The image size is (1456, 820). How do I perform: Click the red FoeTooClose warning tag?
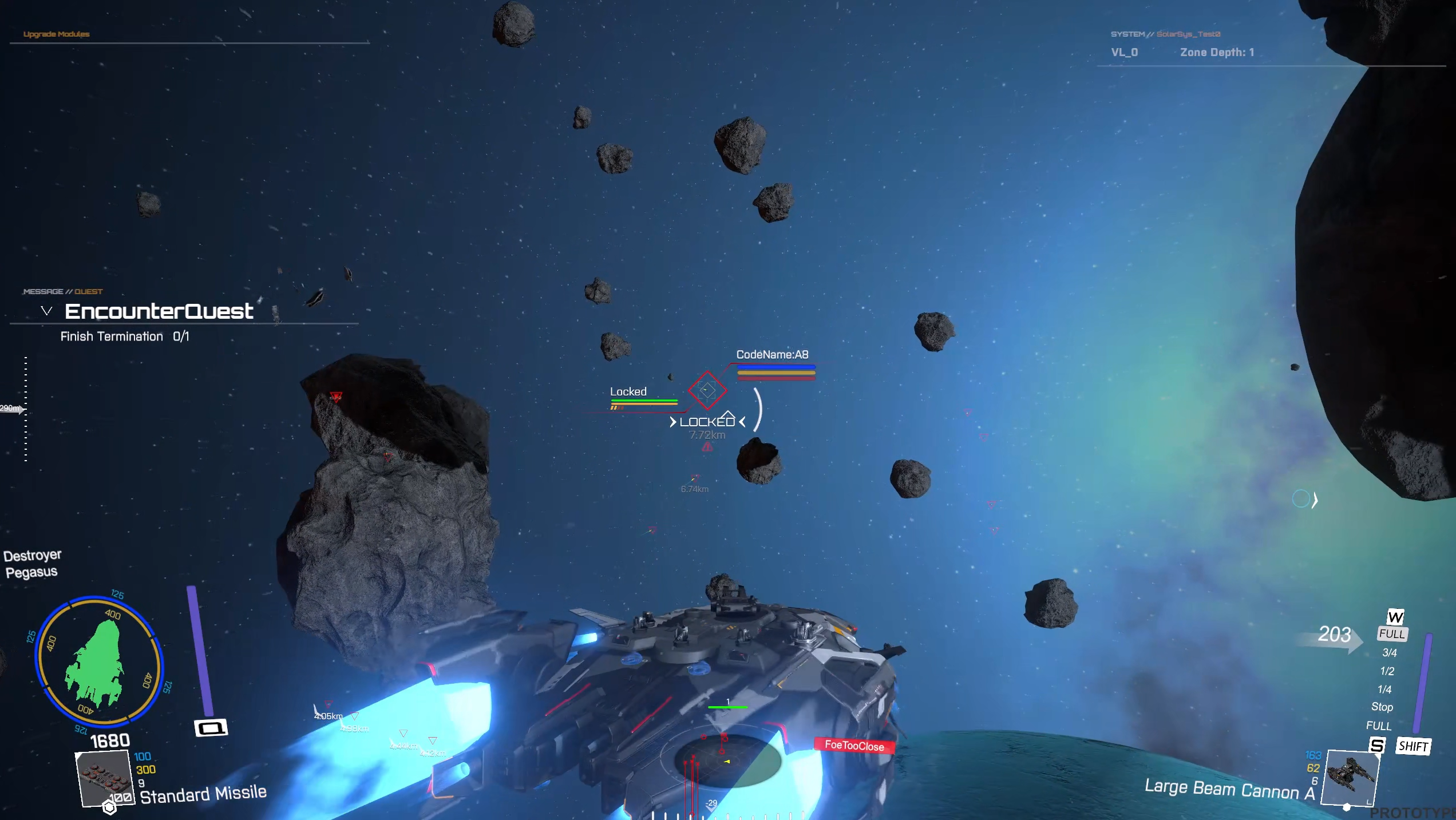click(x=854, y=746)
